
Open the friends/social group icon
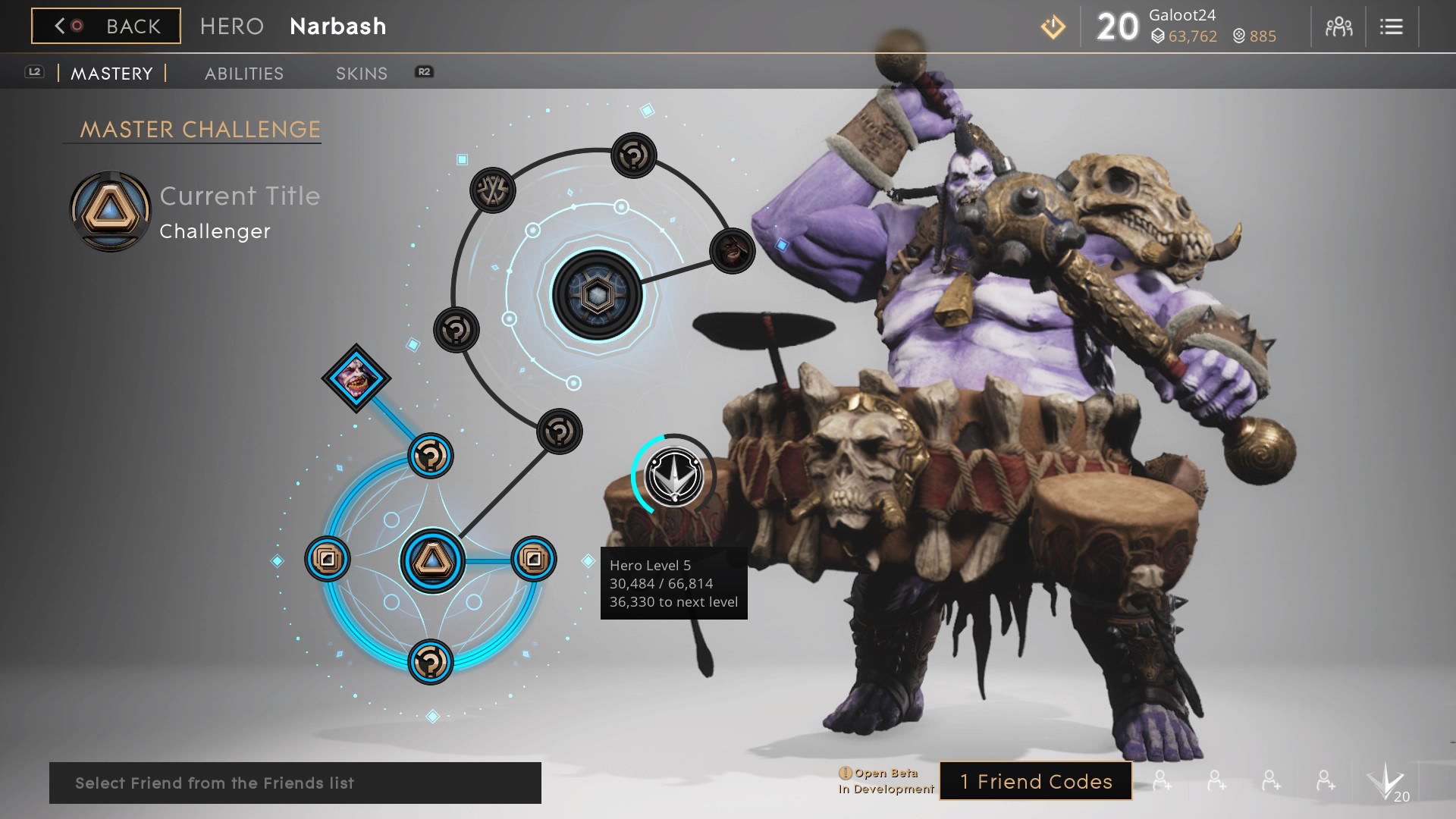tap(1338, 27)
